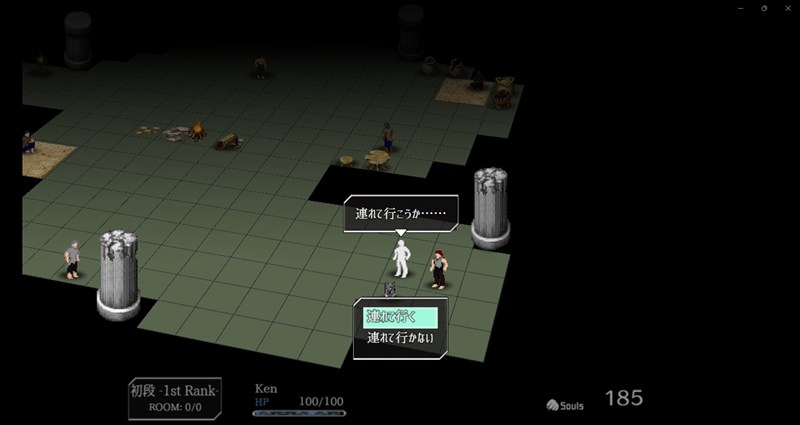
Task: Select the 連れて行かない reply
Action: [x=400, y=337]
